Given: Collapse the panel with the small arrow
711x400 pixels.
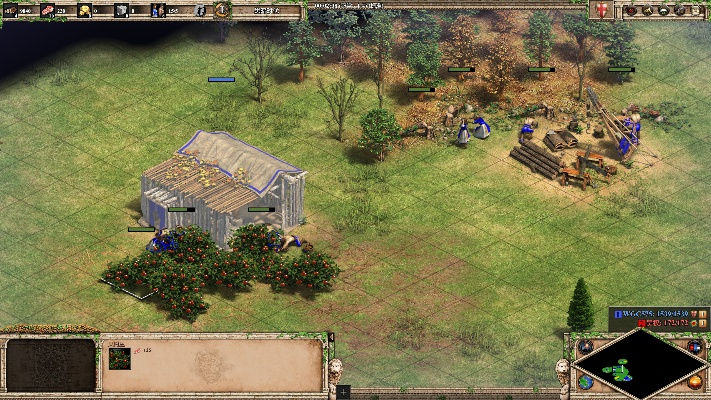Looking at the screenshot, I should (x=331, y=337).
